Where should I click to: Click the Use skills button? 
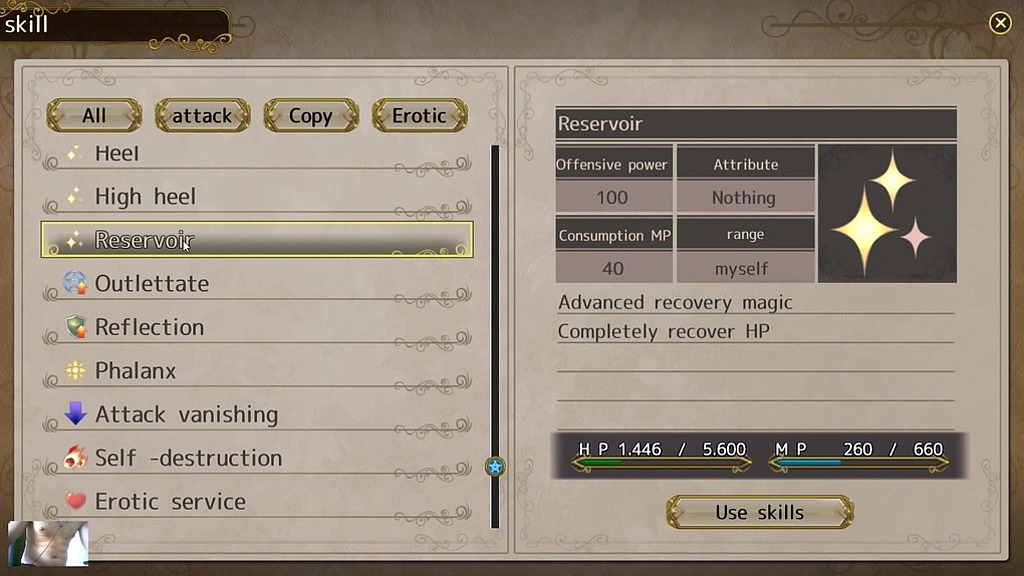tap(759, 512)
